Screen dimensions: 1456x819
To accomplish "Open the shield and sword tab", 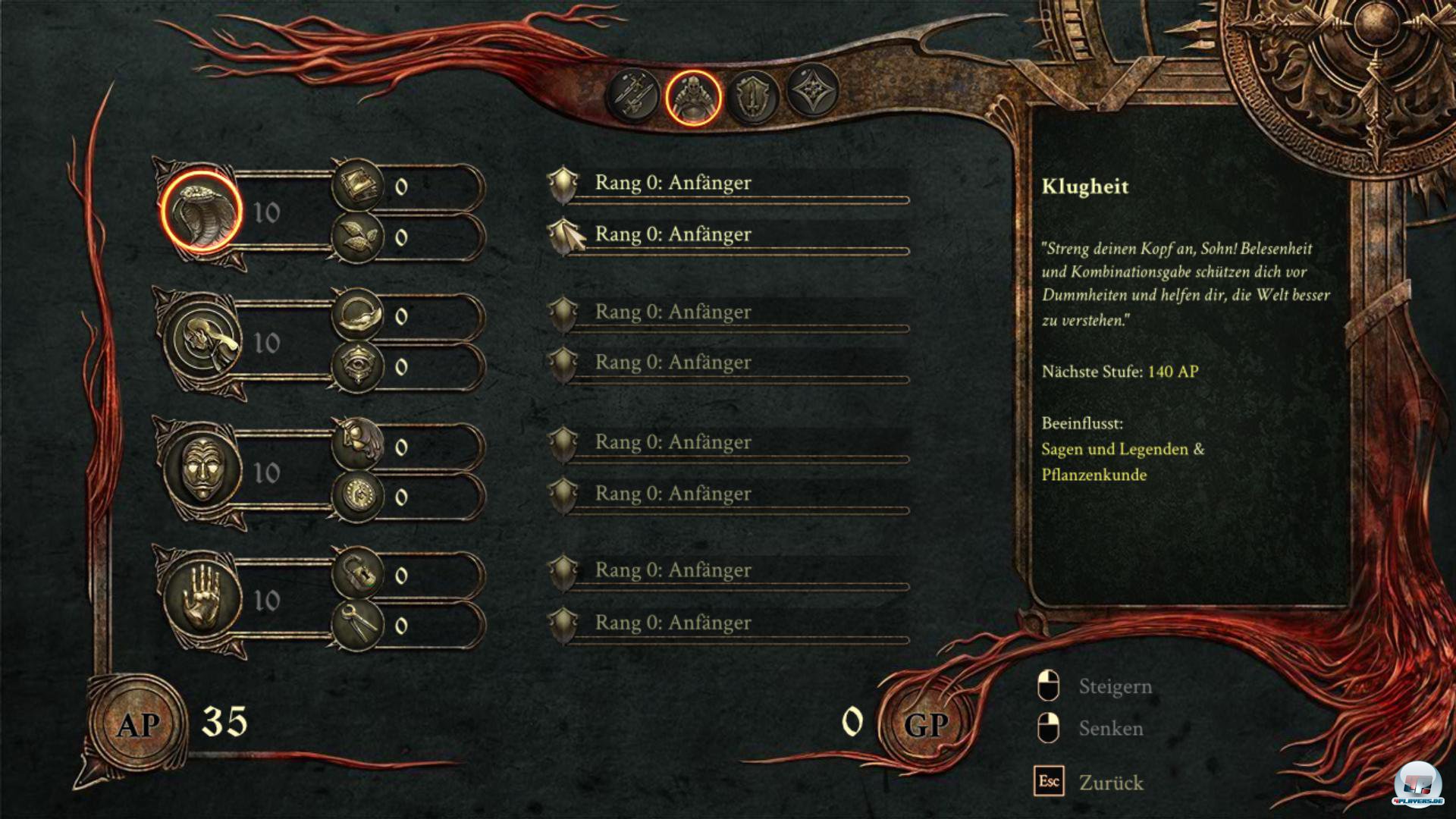I will [x=754, y=96].
